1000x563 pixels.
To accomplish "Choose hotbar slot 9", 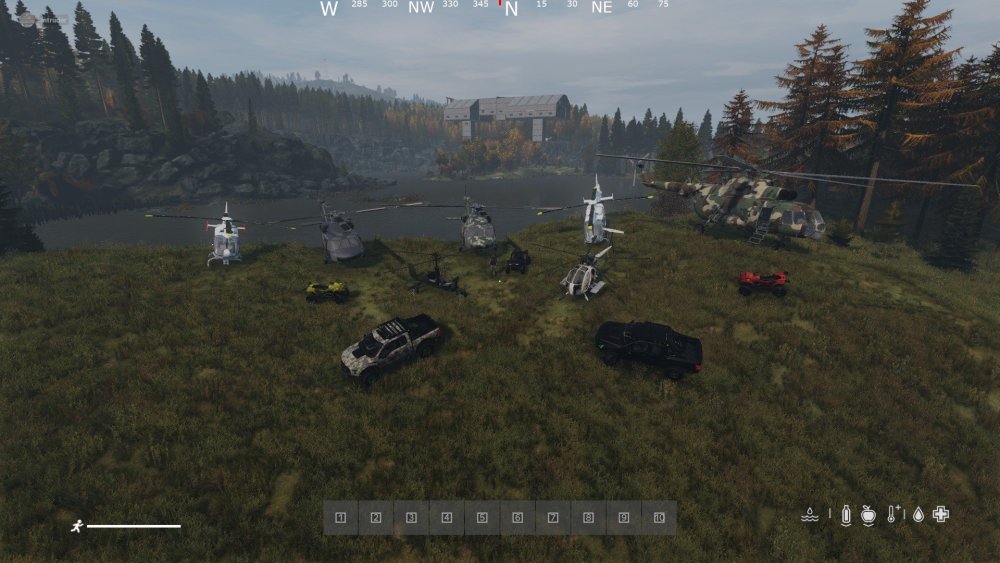I will pyautogui.click(x=623, y=518).
